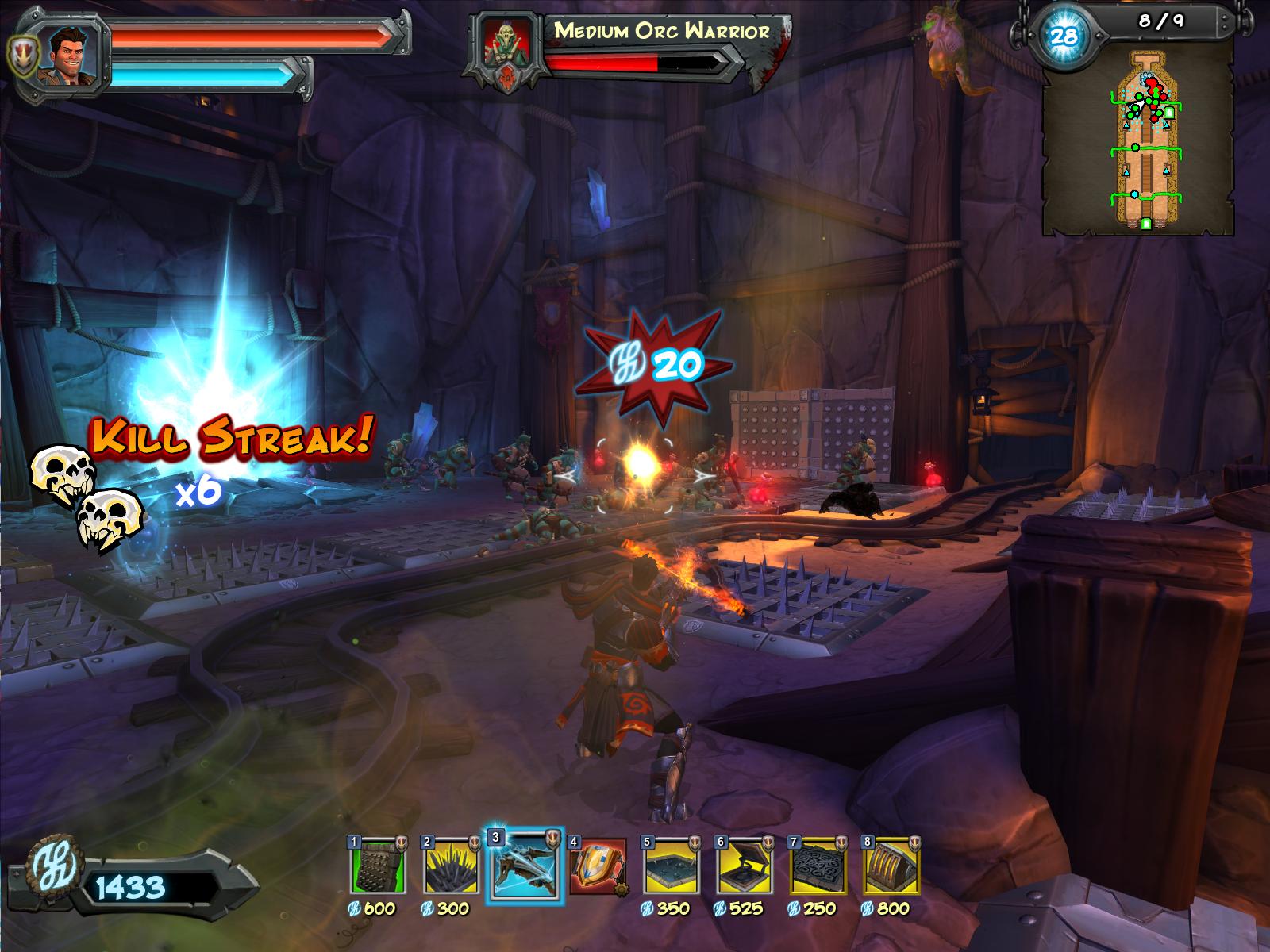Equip the gold and blue shield trinket
The width and height of the screenshot is (1270, 952).
[597, 865]
